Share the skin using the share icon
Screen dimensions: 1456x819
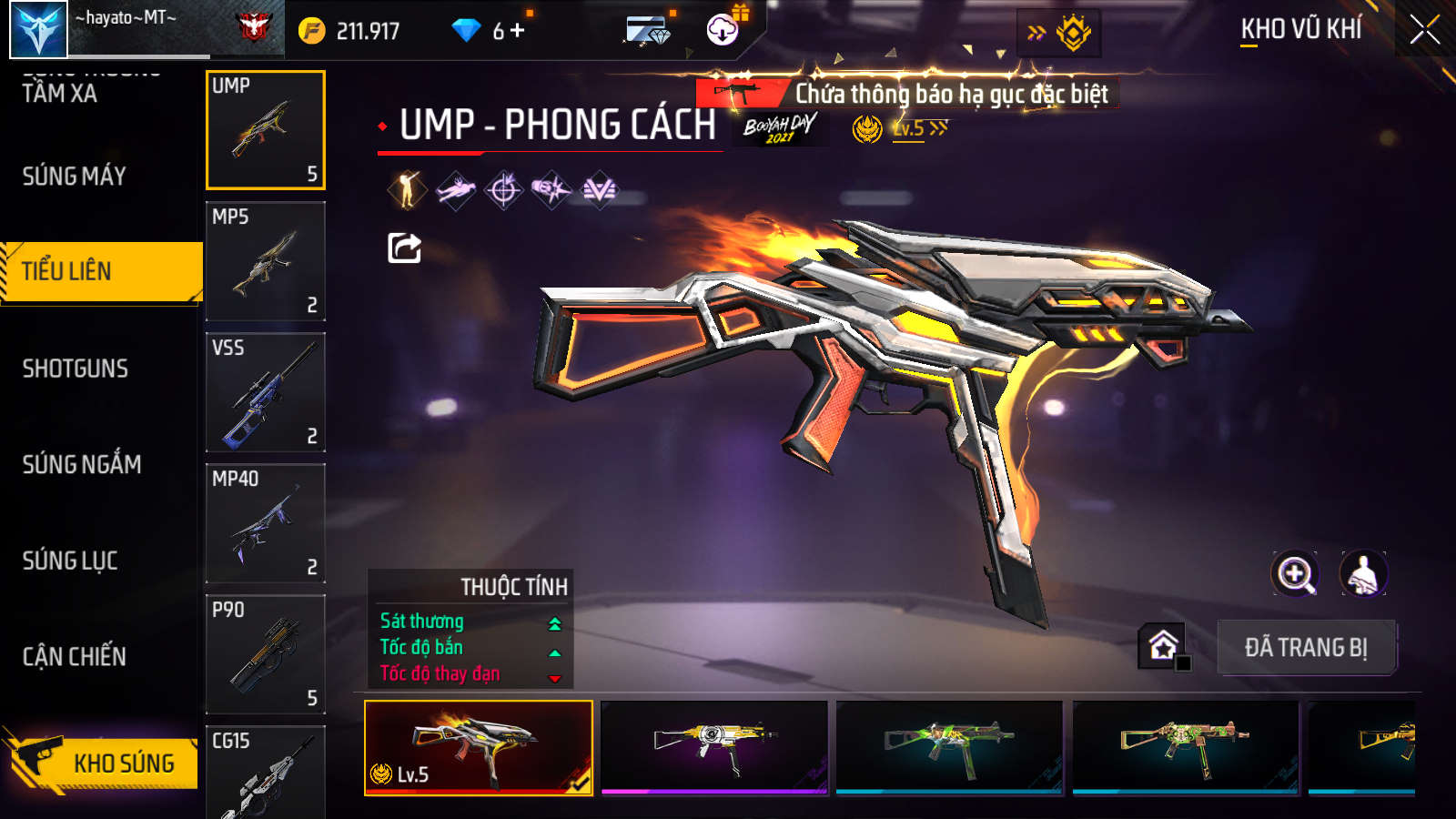(404, 248)
